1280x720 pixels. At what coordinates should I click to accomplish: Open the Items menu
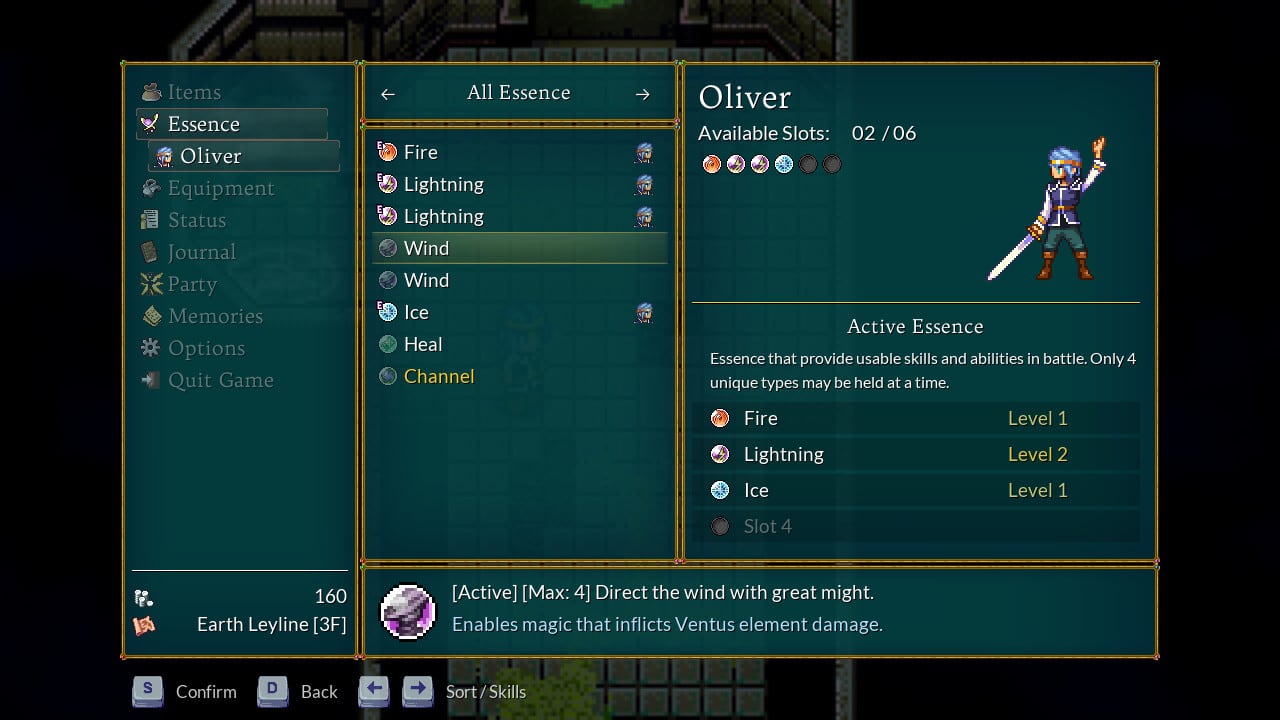click(x=194, y=92)
